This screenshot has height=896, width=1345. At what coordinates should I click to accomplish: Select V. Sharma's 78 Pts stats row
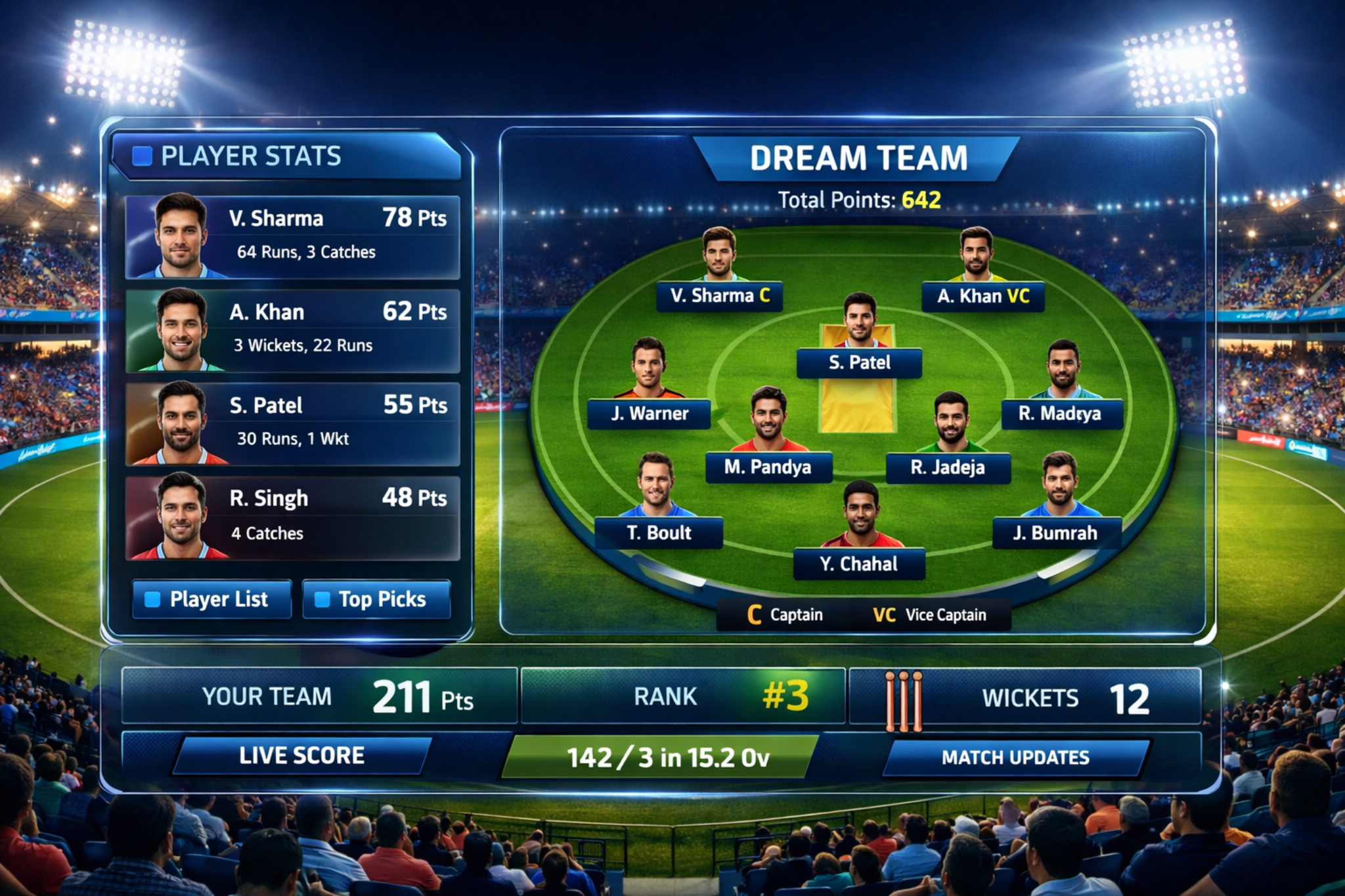point(293,237)
